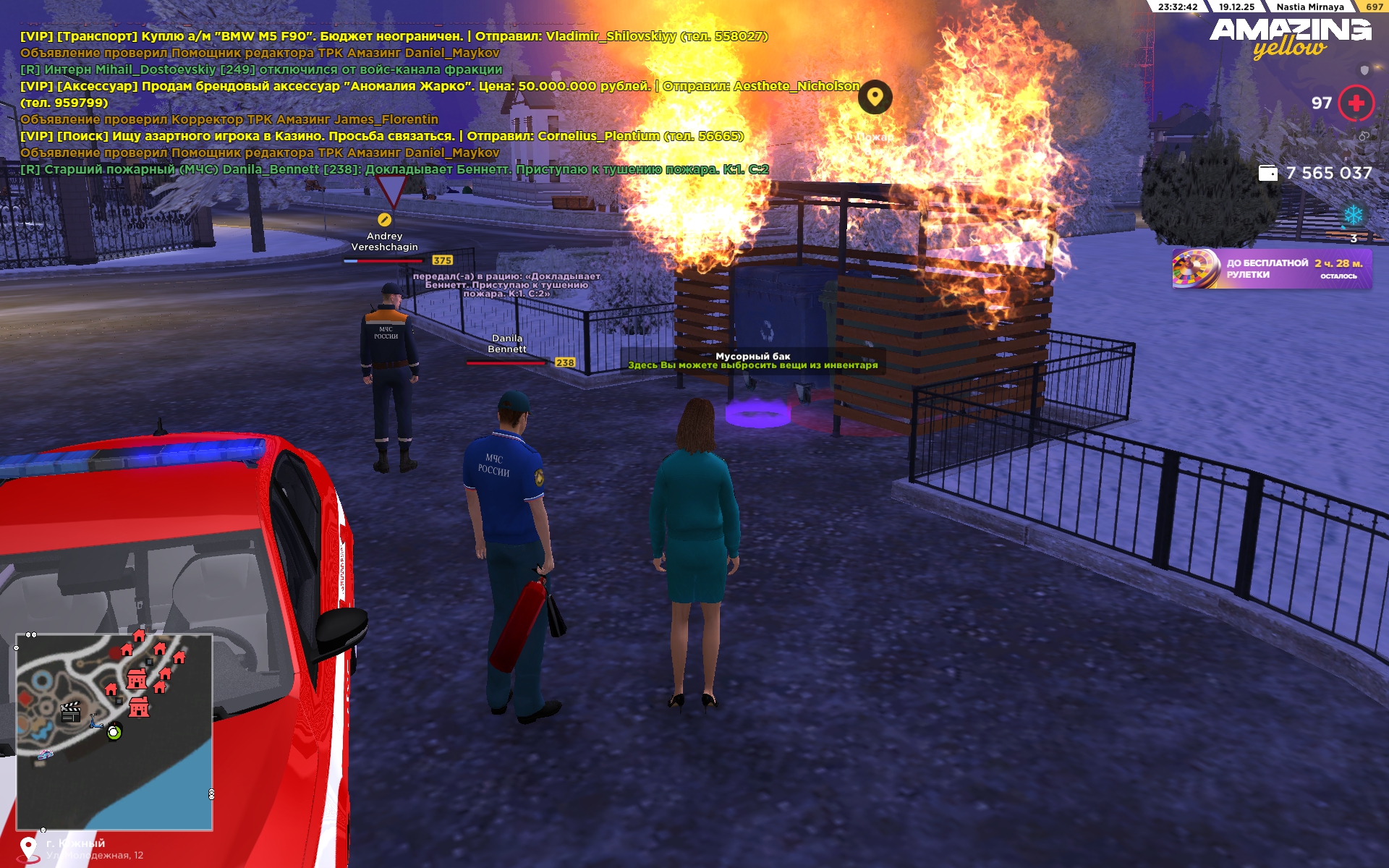Select the wallet icon beside the balance
Viewport: 1389px width, 868px height.
pos(1267,173)
